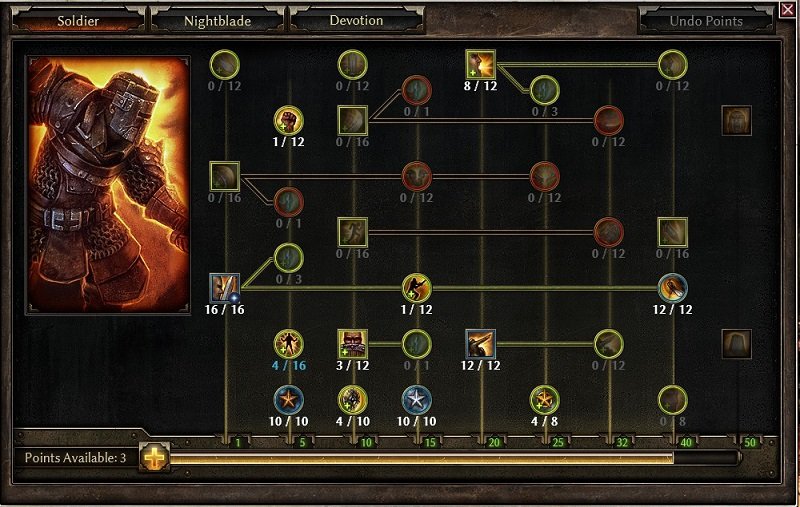Click the skill with blue 4/16 points
800x507 pixels.
coord(288,344)
